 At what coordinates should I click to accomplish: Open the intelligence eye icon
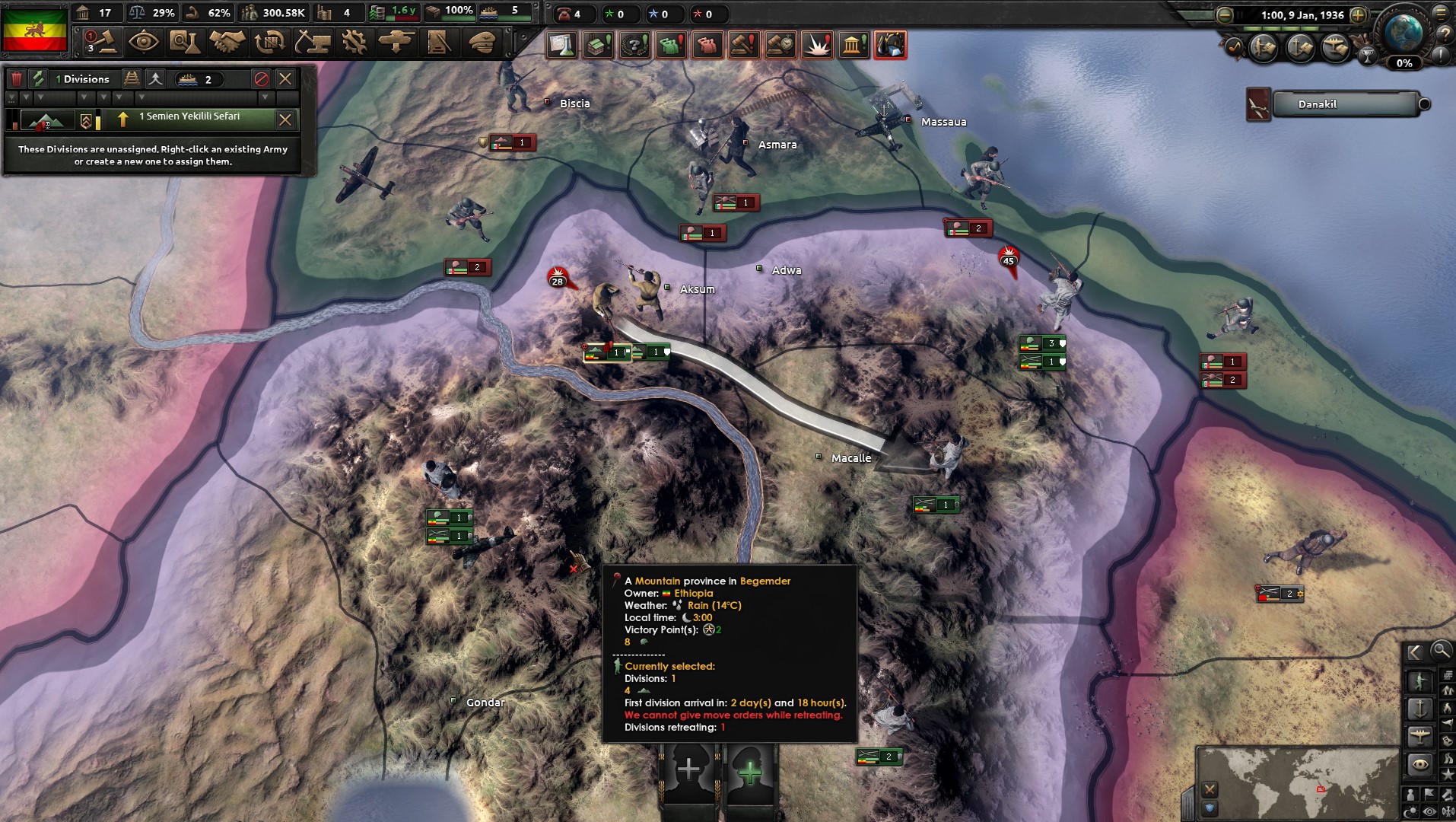[x=142, y=43]
